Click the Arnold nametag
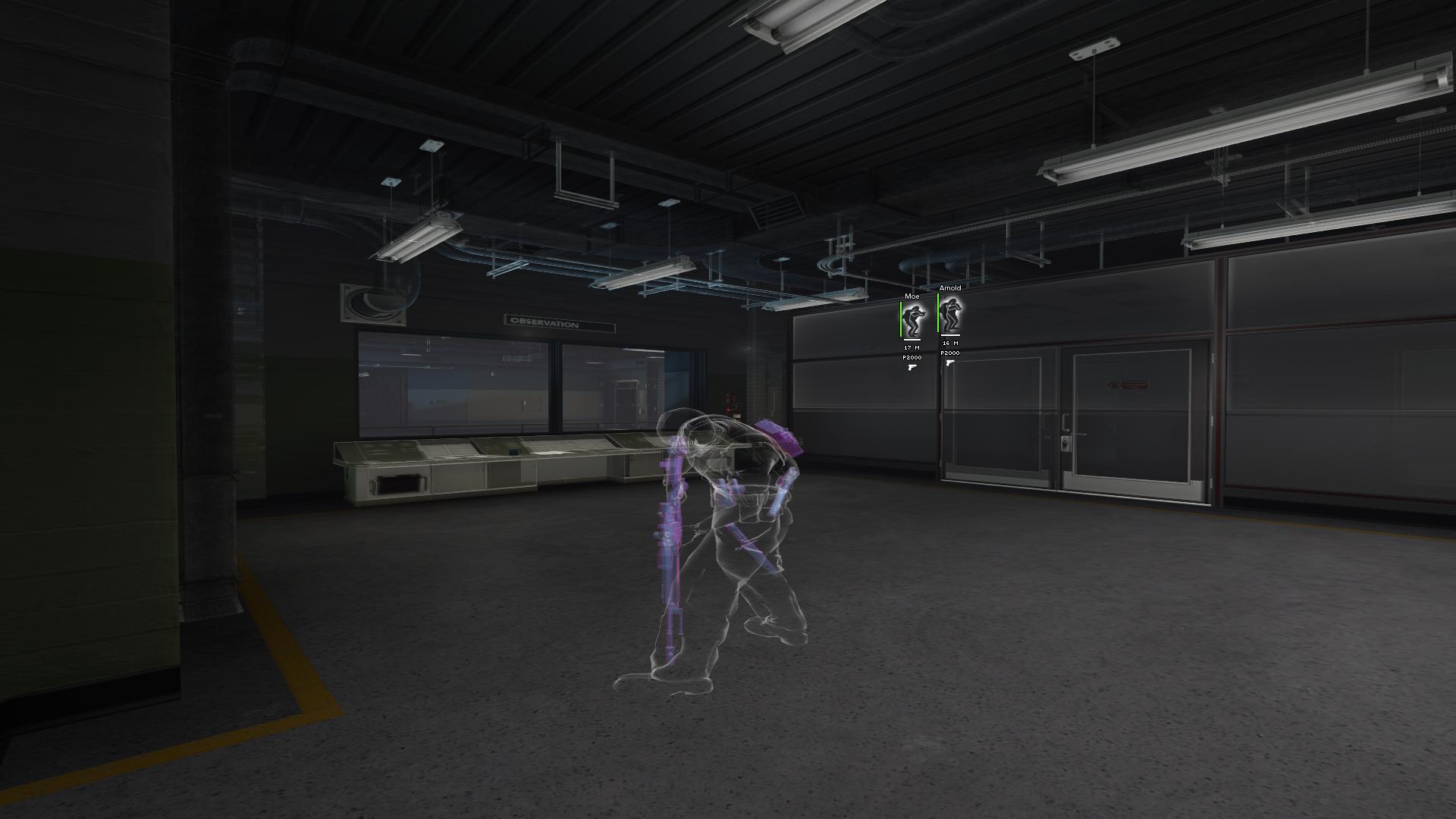 click(x=950, y=287)
